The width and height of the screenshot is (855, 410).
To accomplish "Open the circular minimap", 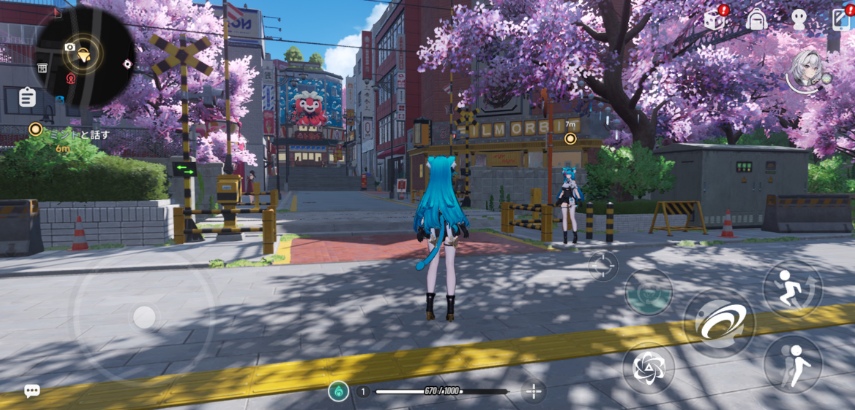I will [x=84, y=55].
